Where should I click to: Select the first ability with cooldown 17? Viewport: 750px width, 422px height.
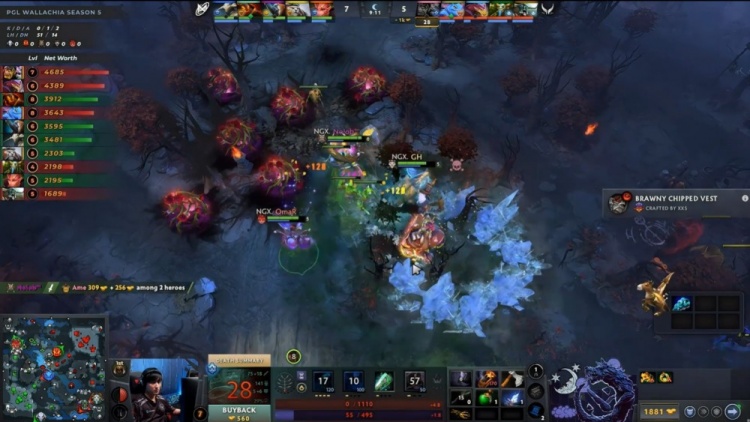tap(323, 381)
